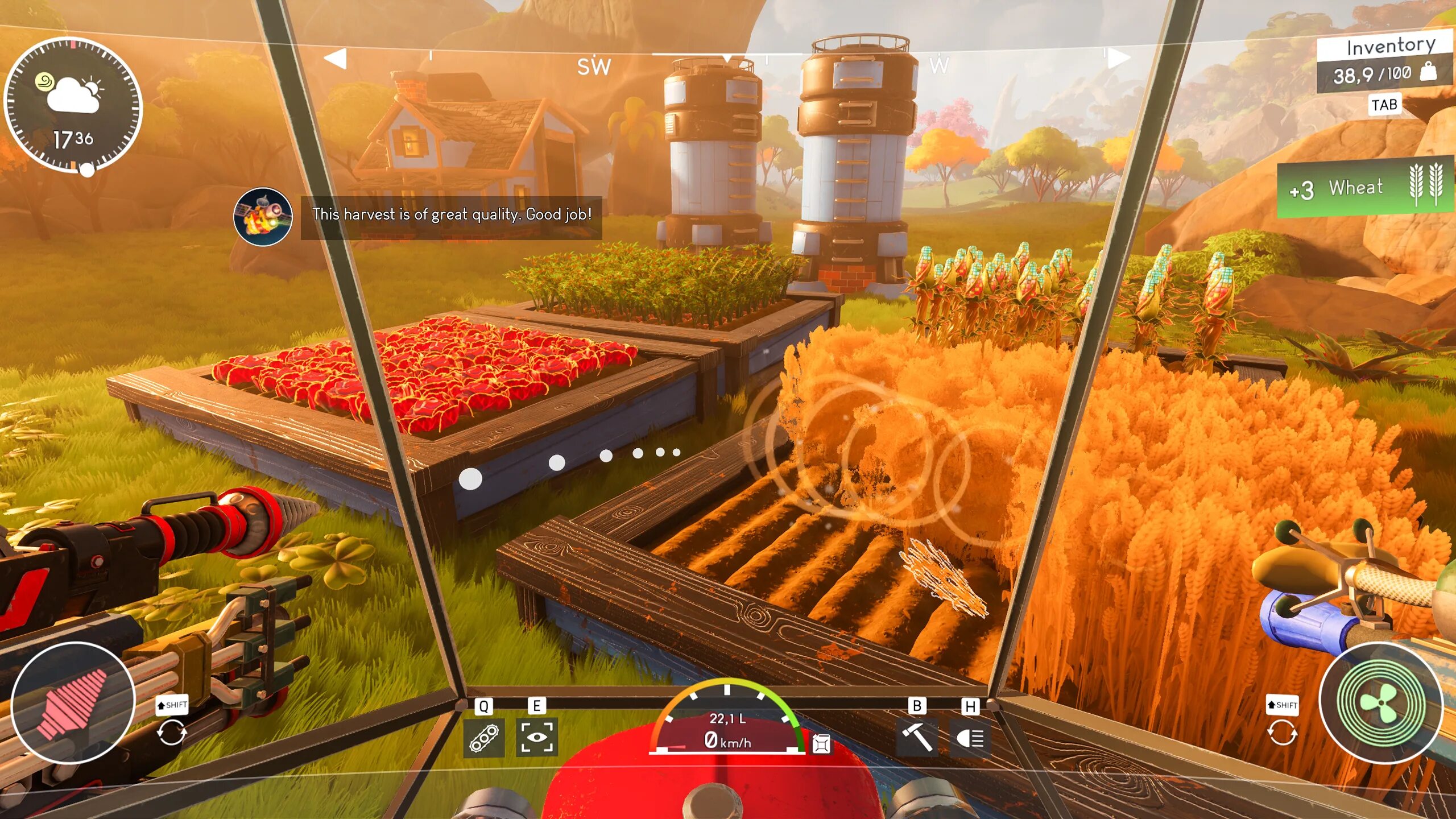The width and height of the screenshot is (1456, 819).
Task: Click the compass right arrow
Action: [x=1118, y=59]
